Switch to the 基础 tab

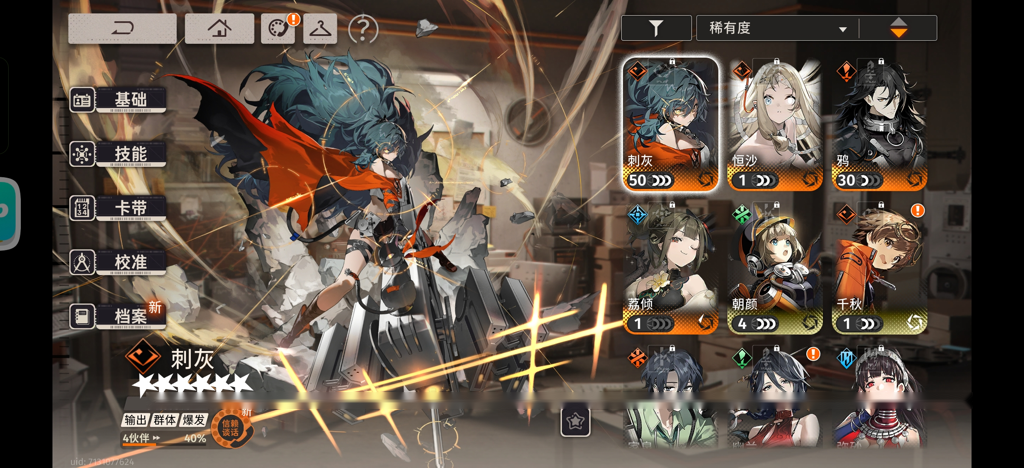pyautogui.click(x=118, y=100)
